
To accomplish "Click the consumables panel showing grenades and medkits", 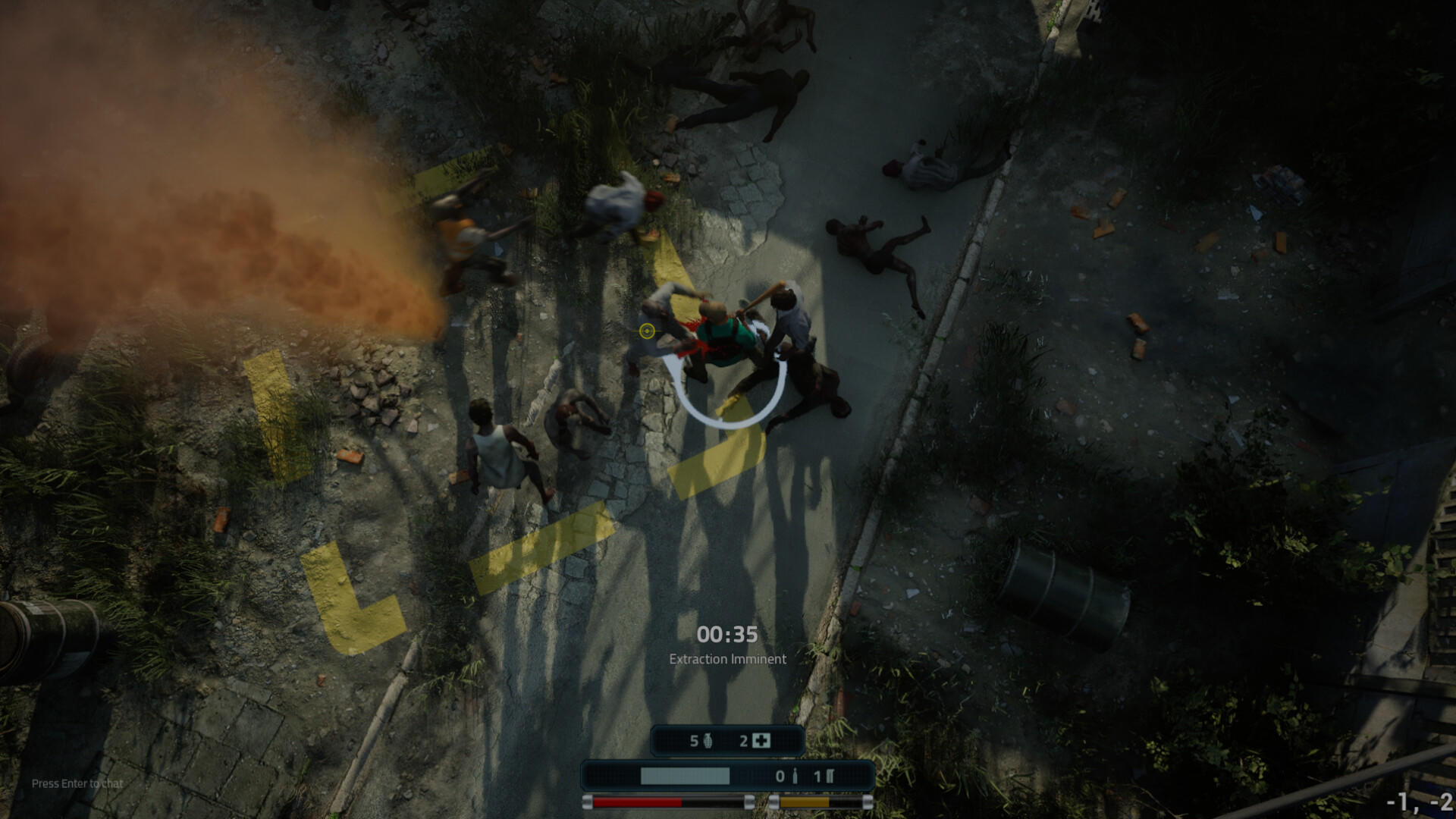I will coord(728,741).
